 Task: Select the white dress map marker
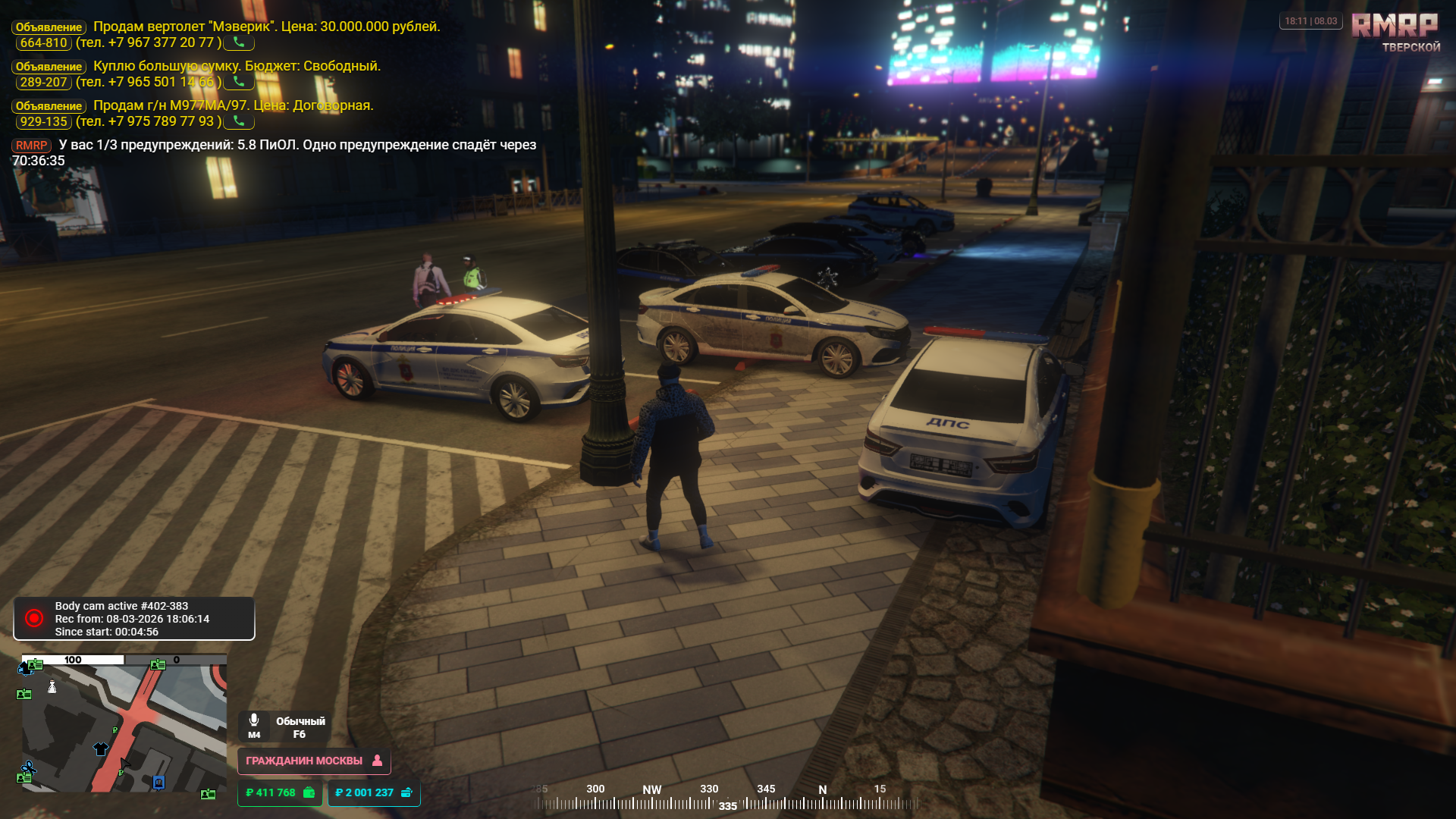(52, 687)
